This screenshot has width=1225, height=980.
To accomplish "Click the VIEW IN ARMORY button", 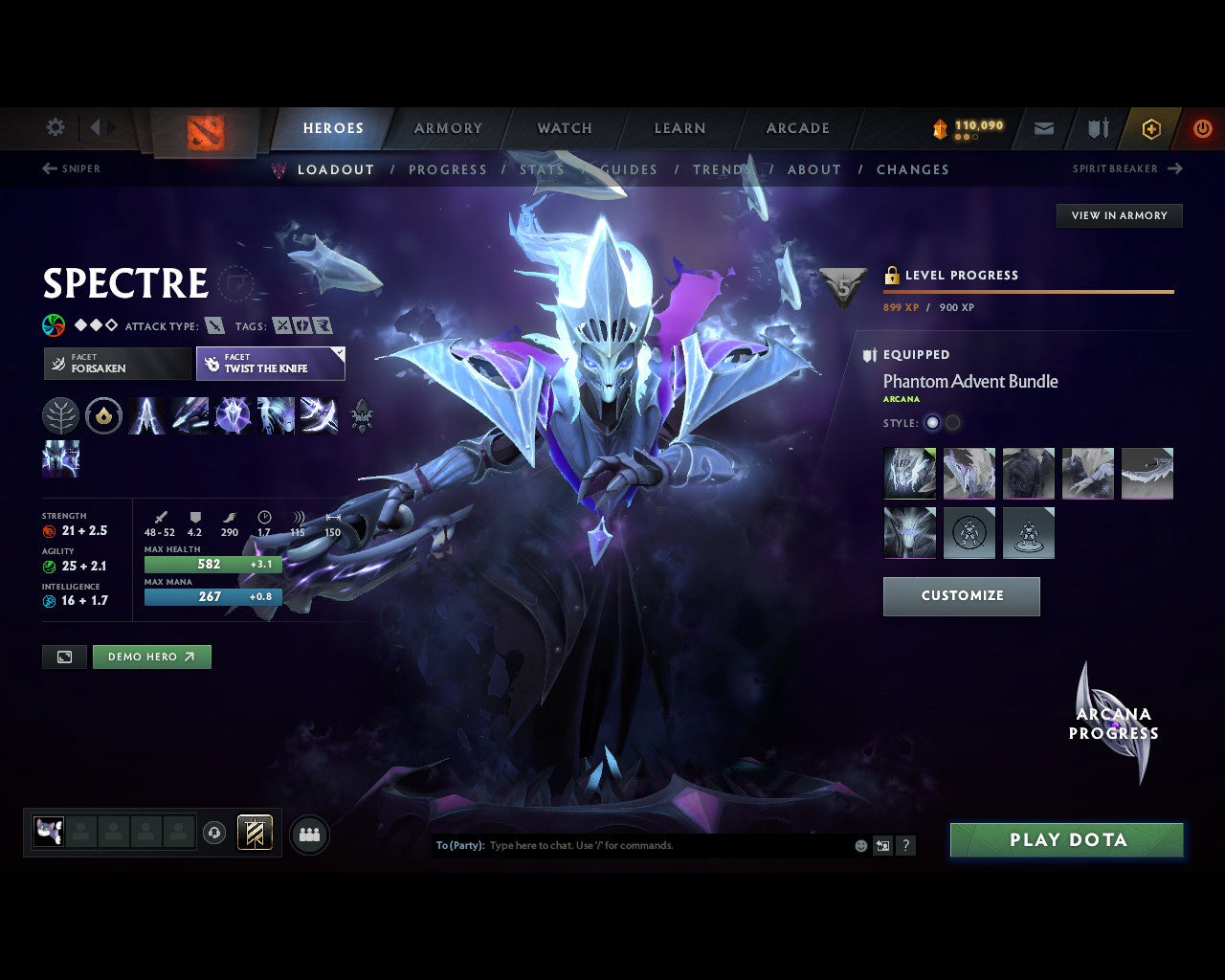I will [1119, 215].
